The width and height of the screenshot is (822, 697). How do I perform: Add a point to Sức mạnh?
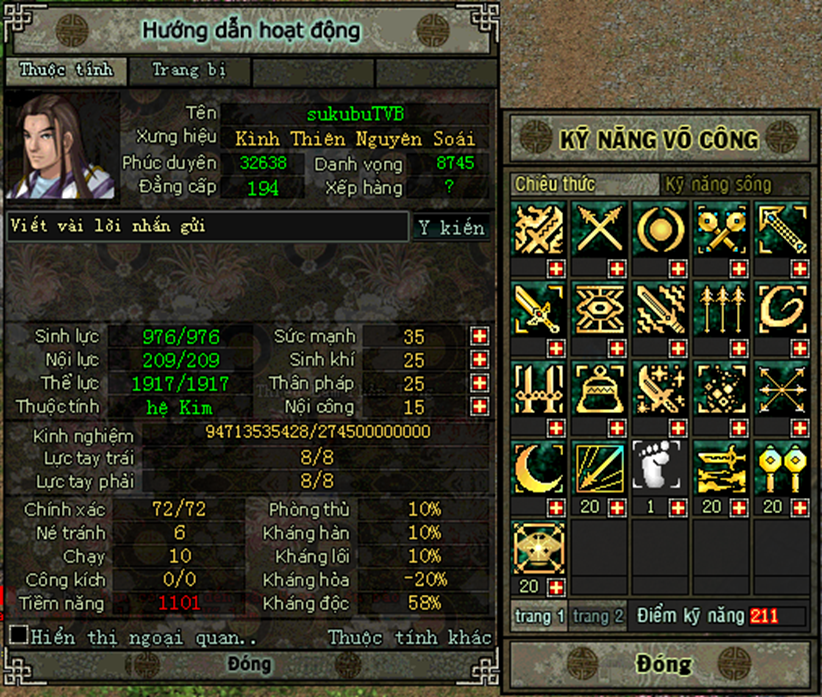coord(480,337)
